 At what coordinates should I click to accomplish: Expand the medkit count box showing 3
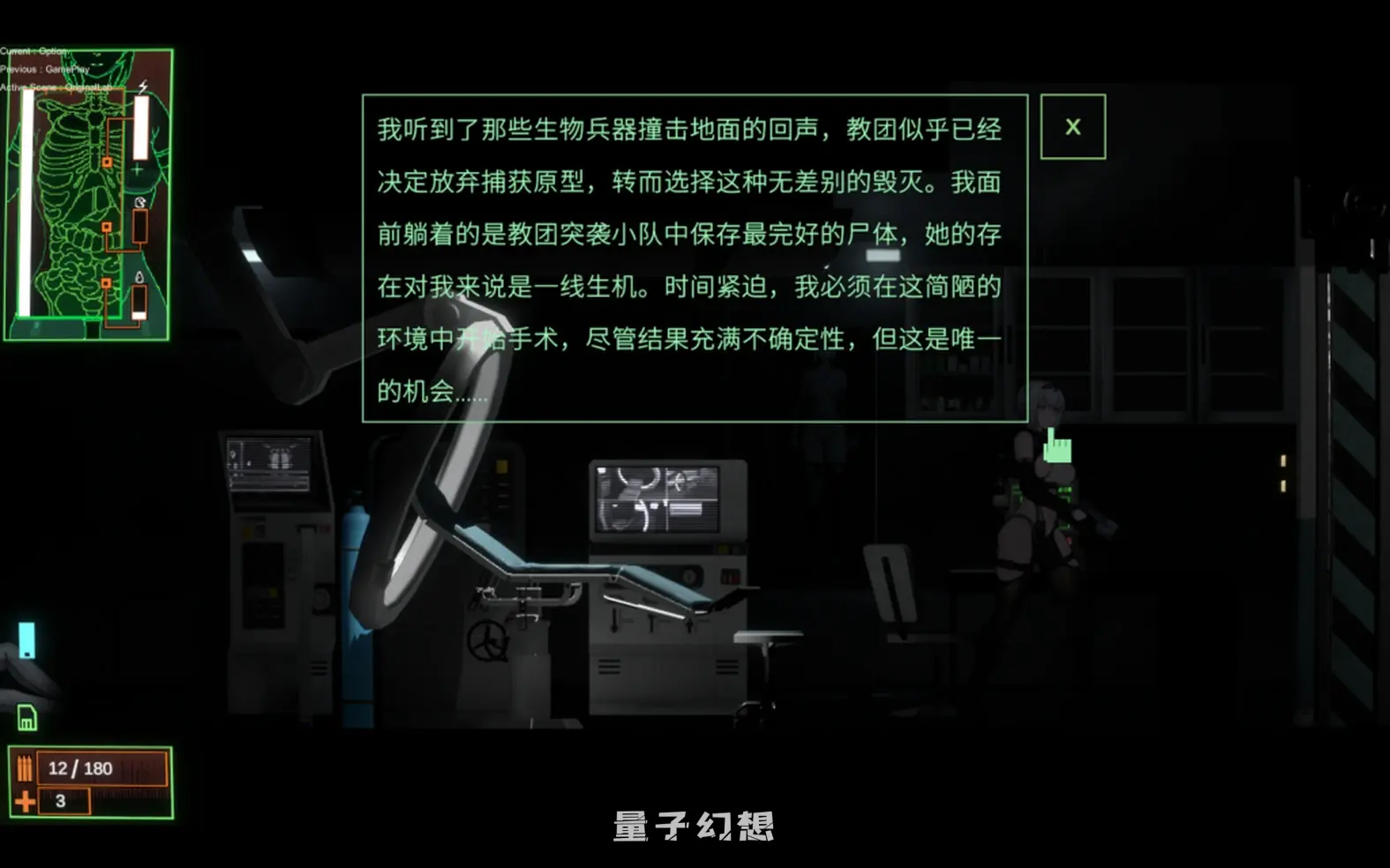pyautogui.click(x=64, y=801)
